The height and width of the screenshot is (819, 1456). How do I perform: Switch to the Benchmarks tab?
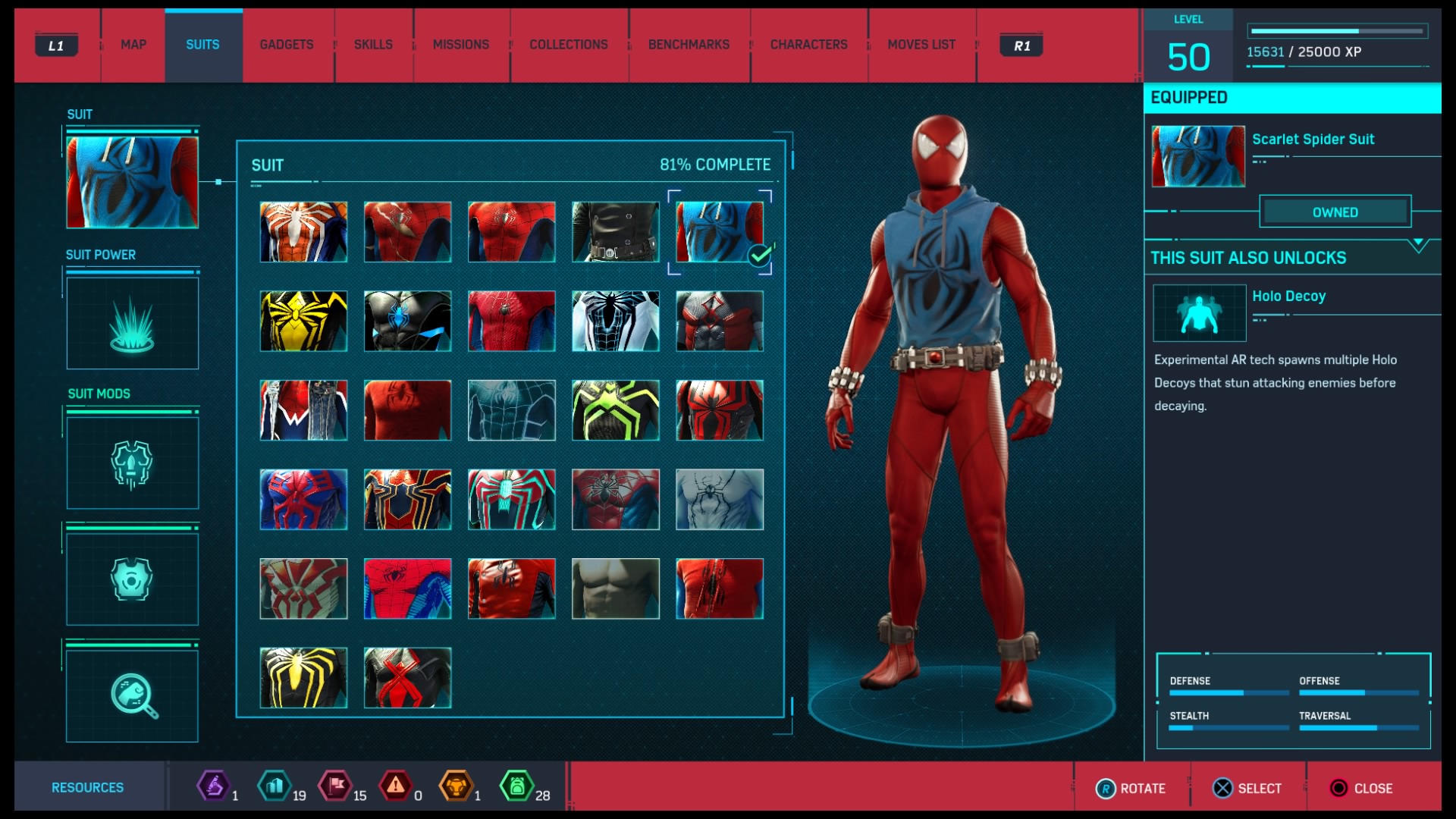click(x=689, y=45)
